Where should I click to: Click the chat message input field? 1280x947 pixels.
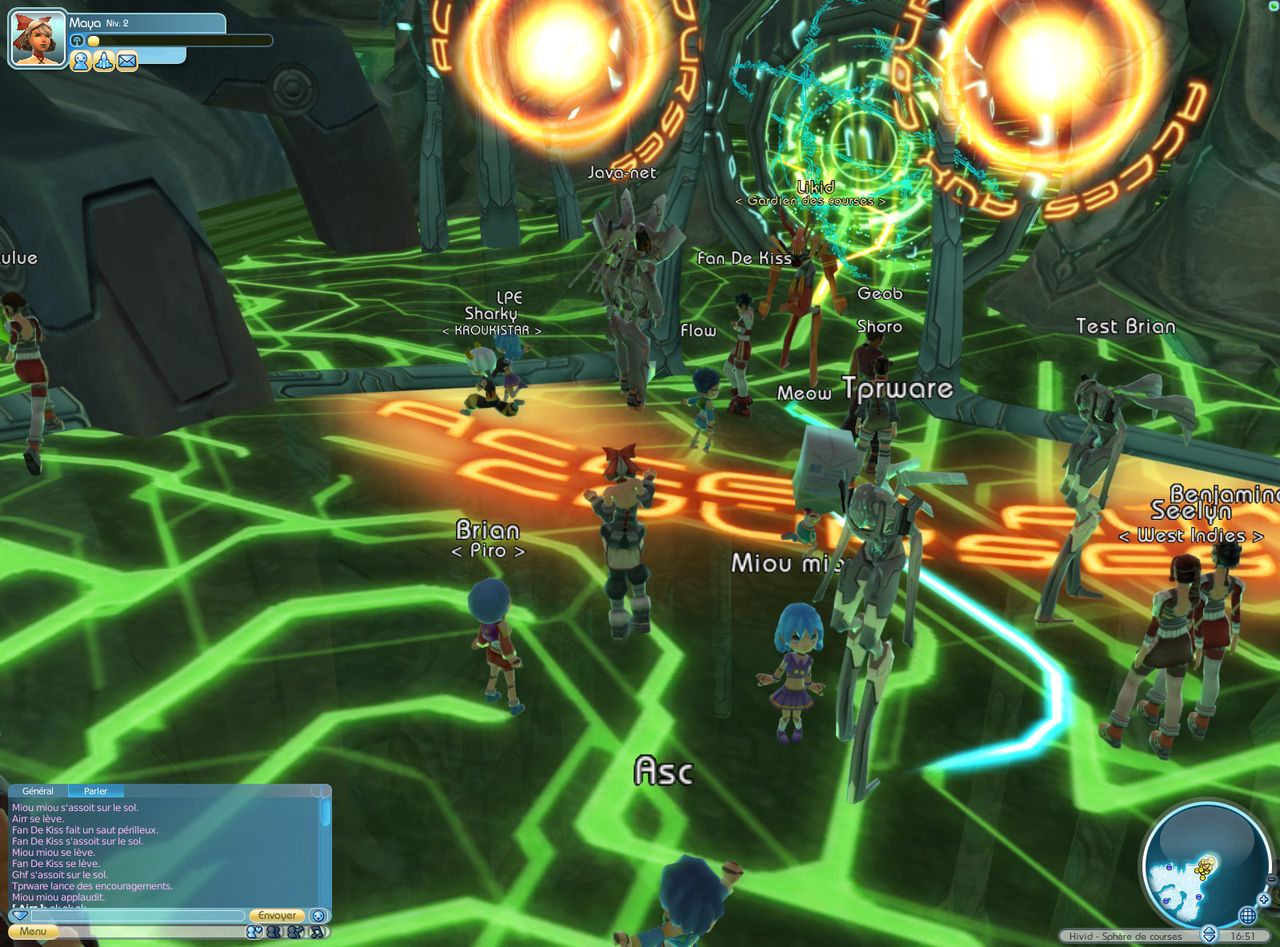(x=137, y=916)
